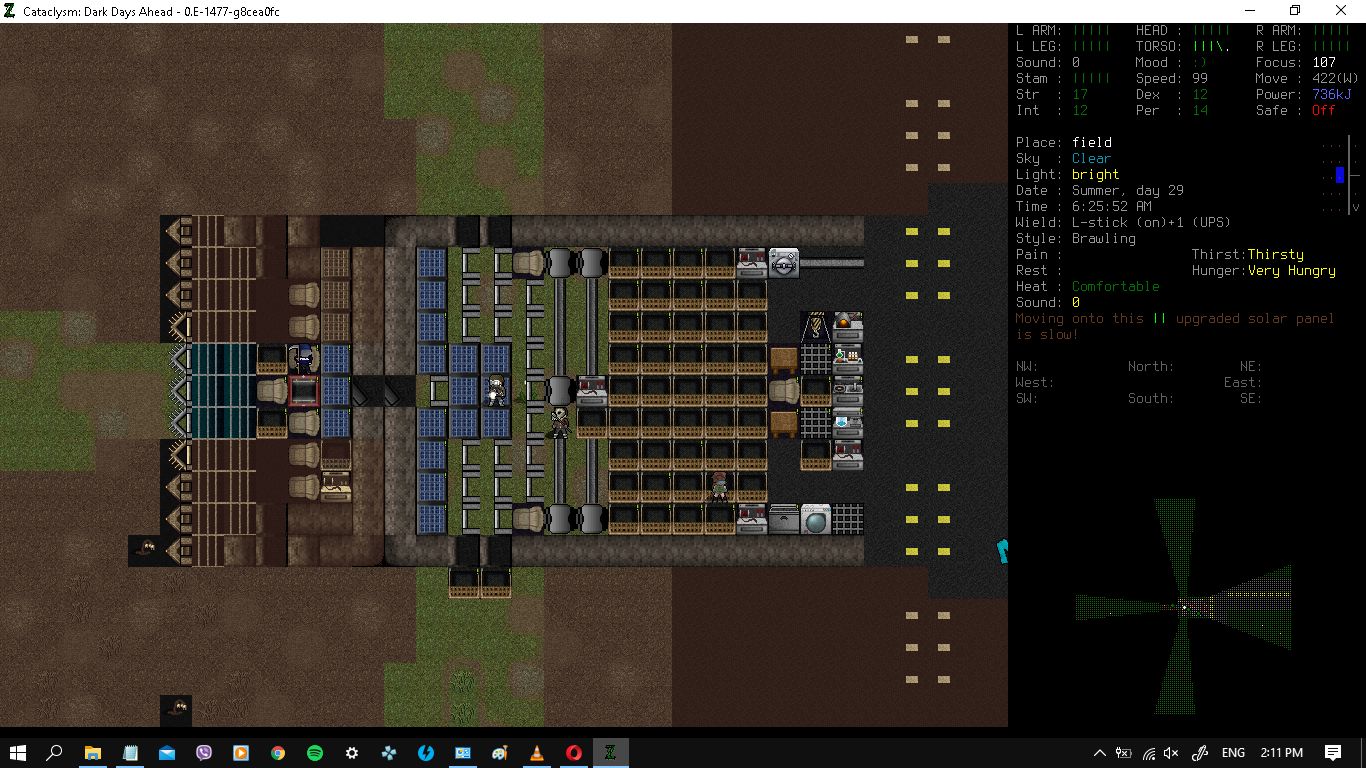The height and width of the screenshot is (768, 1366).
Task: Click the washing machine tile
Action: tap(814, 518)
